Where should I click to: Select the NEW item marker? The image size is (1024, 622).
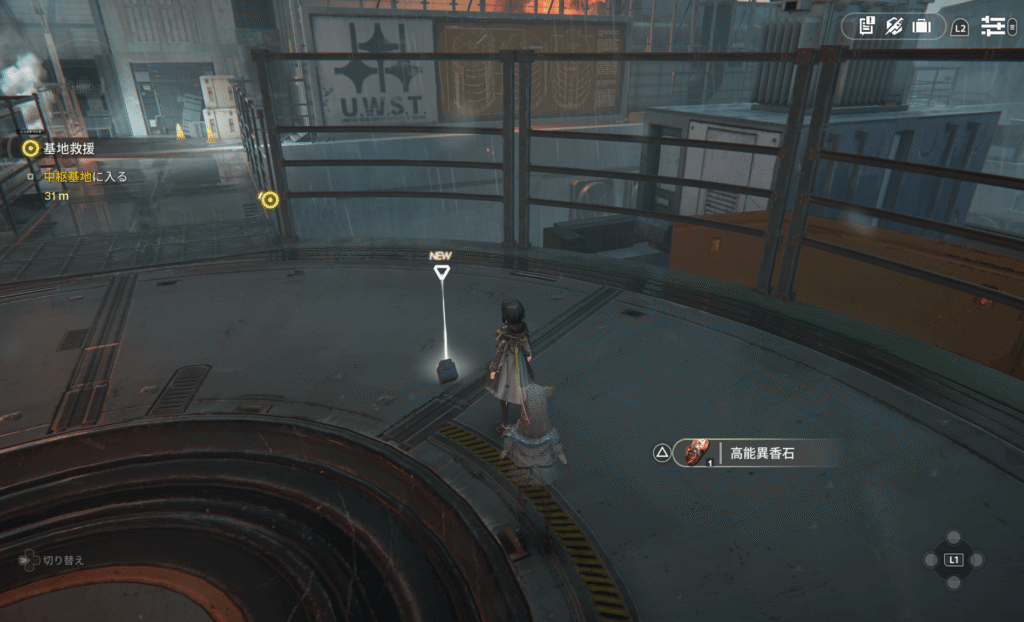[x=441, y=268]
